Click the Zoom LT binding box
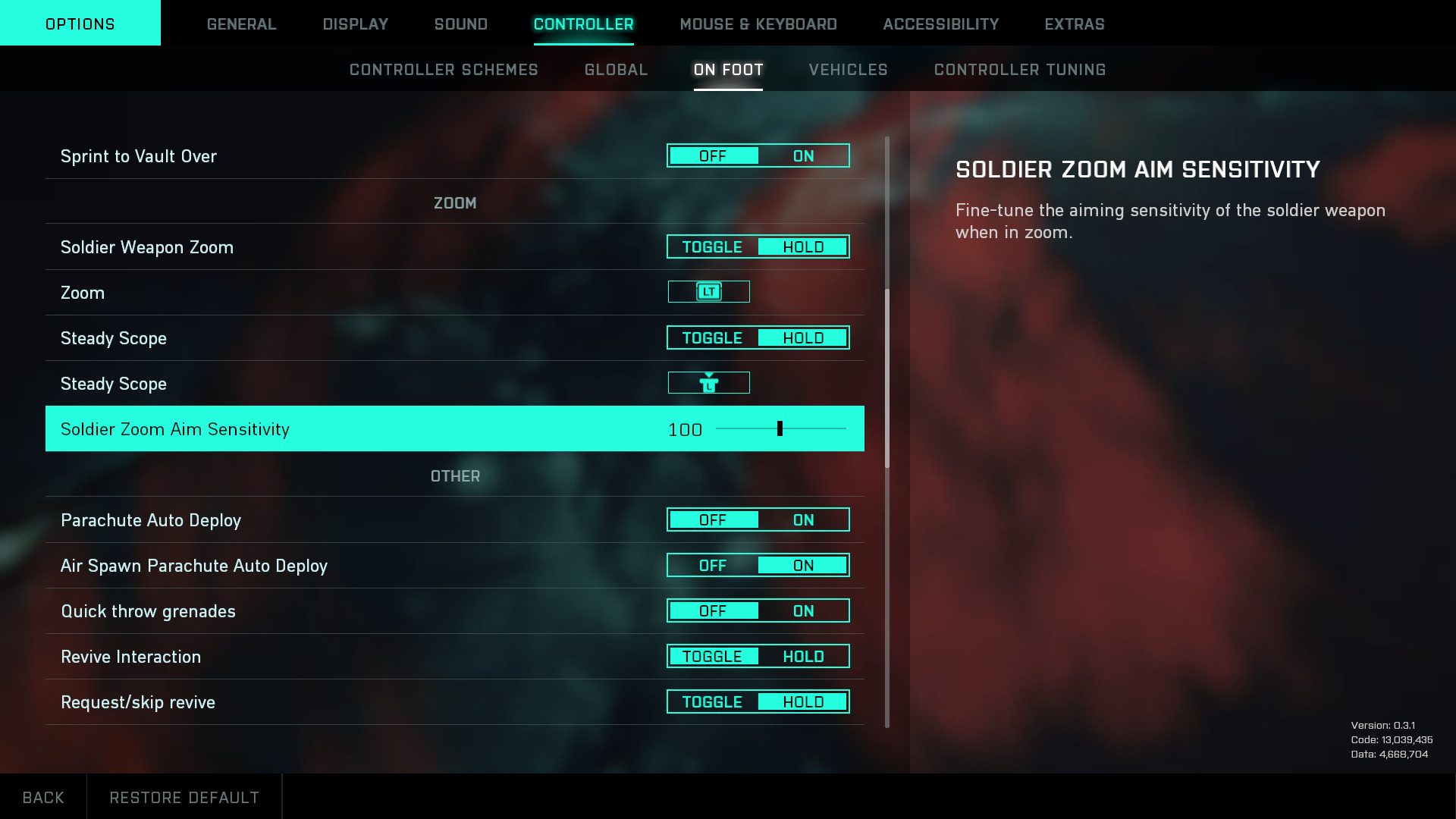The width and height of the screenshot is (1456, 819). tap(708, 292)
